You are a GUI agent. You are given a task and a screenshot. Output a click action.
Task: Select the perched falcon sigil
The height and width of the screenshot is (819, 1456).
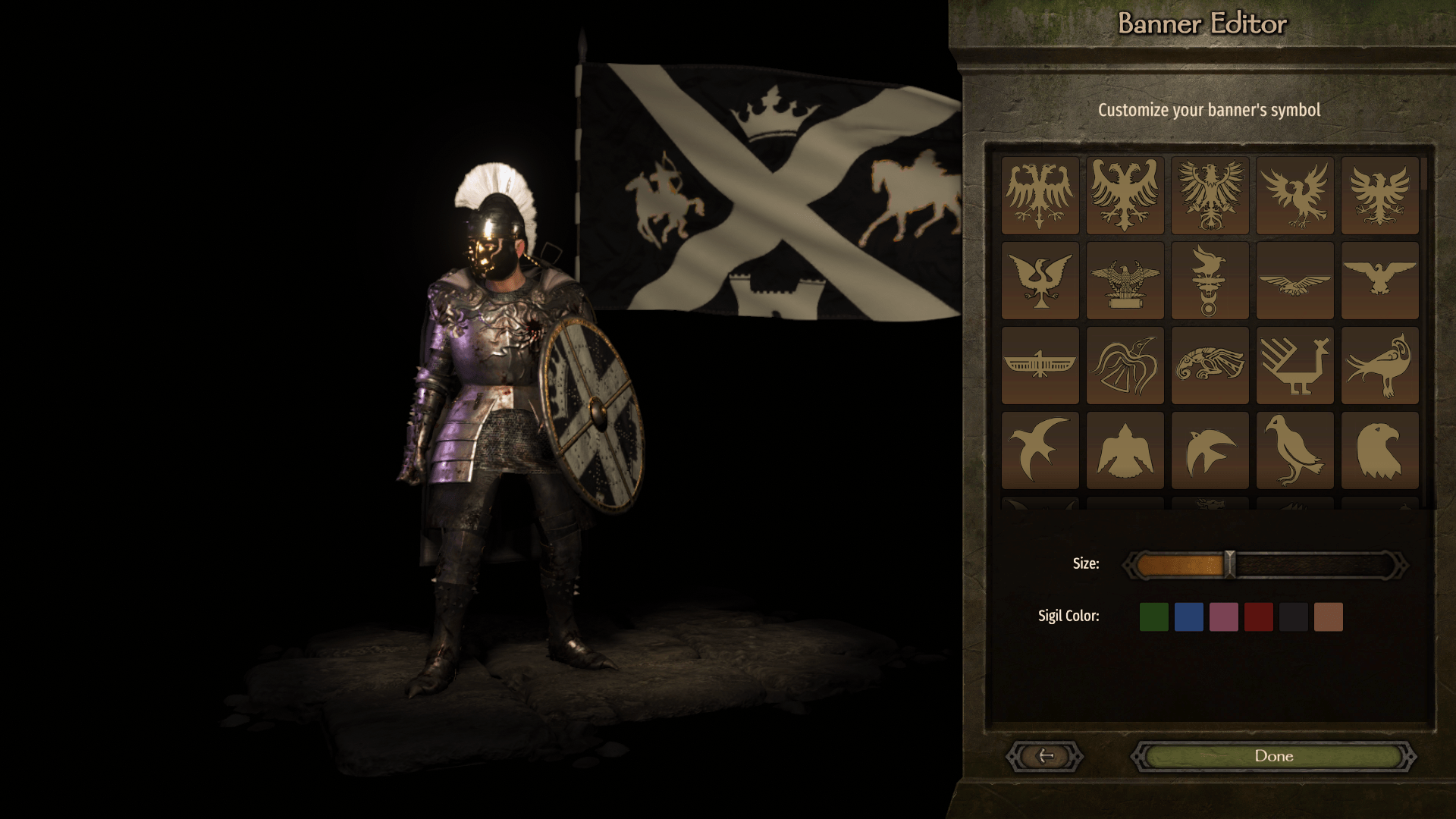coord(1296,449)
